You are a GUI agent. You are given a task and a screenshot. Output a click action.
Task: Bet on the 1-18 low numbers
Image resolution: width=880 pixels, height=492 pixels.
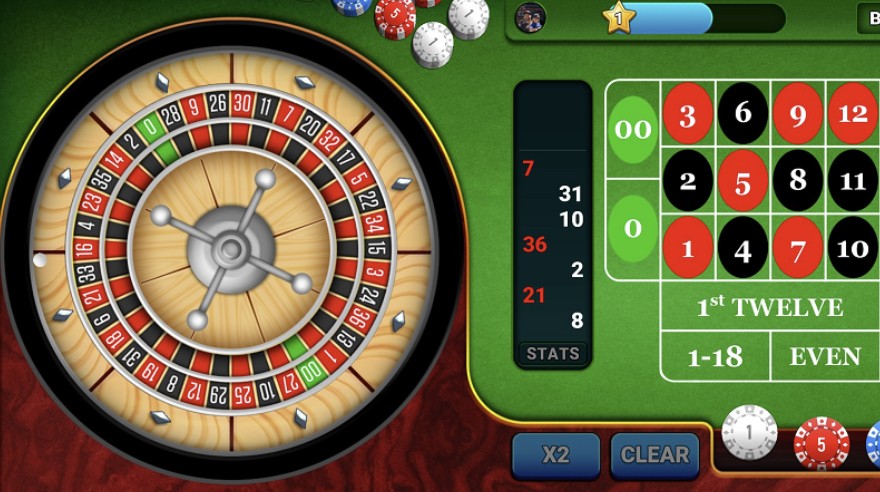[715, 357]
